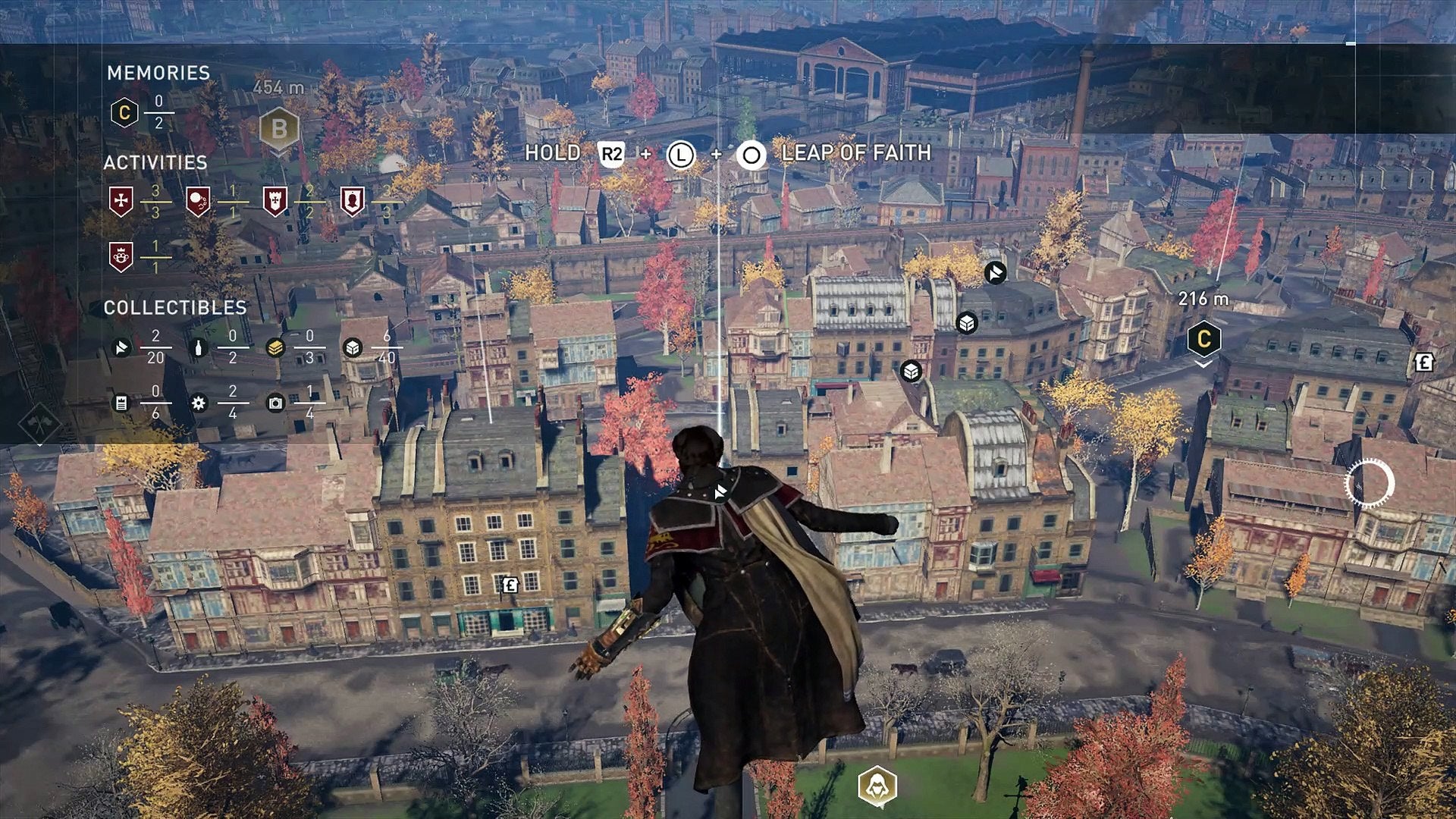Click the brass knuckles activity shield
This screenshot has width=1456, height=819.
click(121, 256)
